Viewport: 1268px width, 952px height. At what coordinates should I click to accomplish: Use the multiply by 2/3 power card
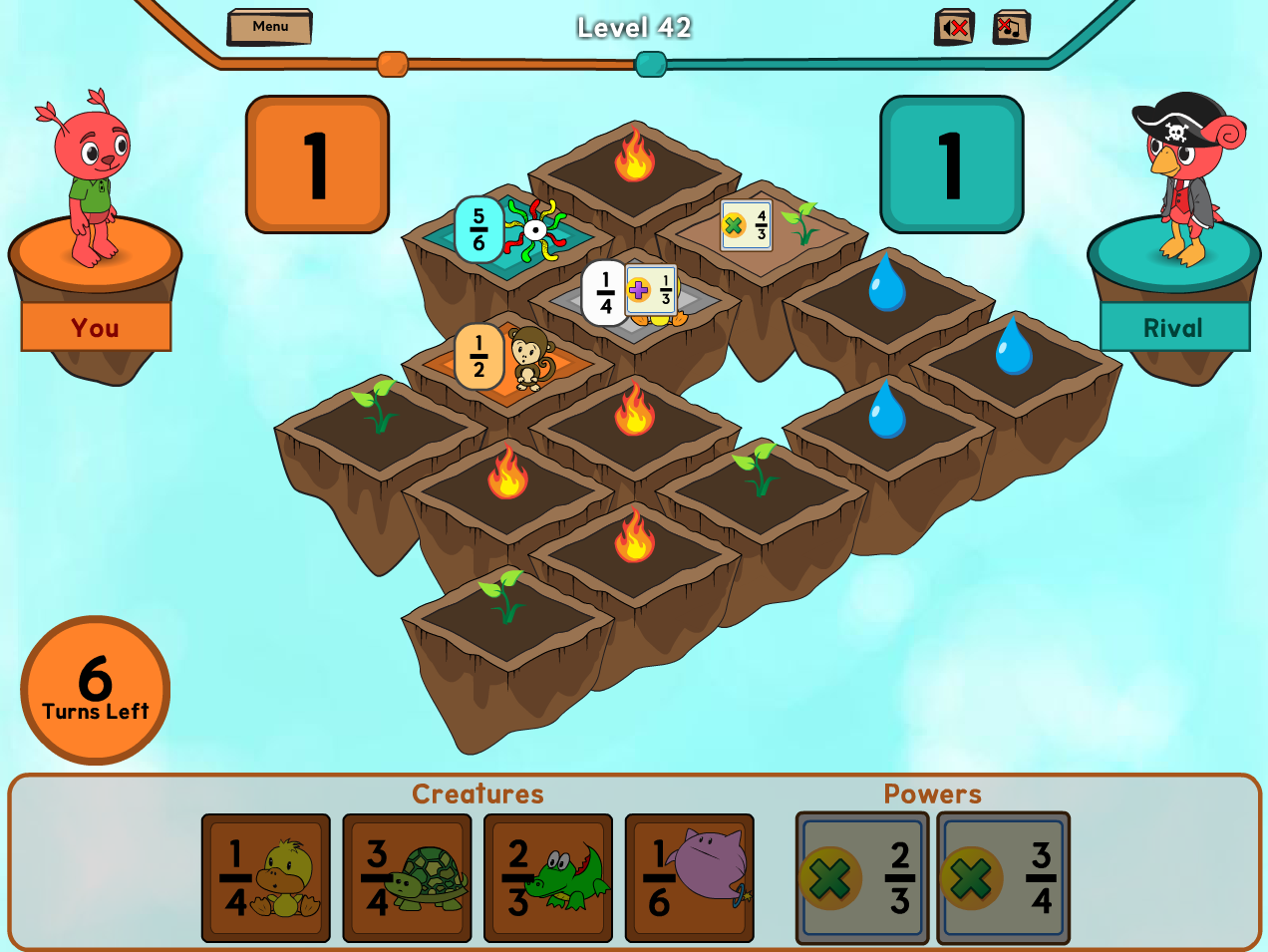[x=862, y=878]
